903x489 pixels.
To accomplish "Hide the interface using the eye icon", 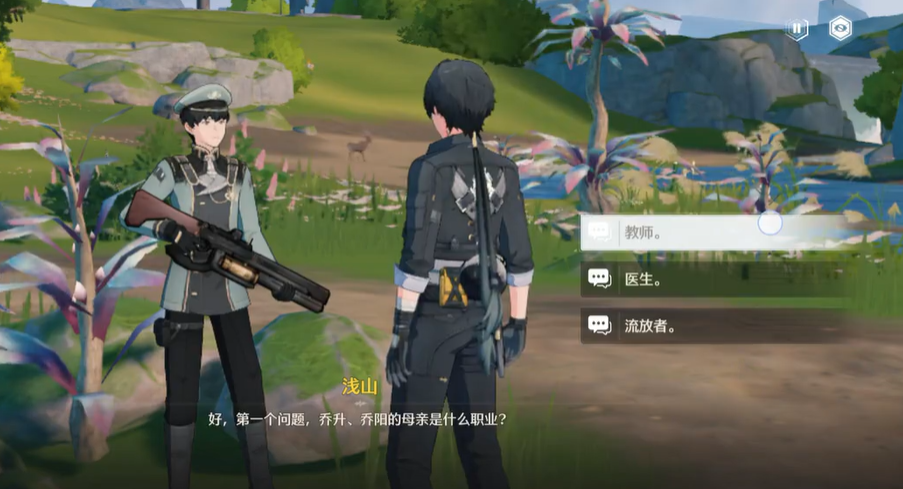I will click(x=841, y=29).
